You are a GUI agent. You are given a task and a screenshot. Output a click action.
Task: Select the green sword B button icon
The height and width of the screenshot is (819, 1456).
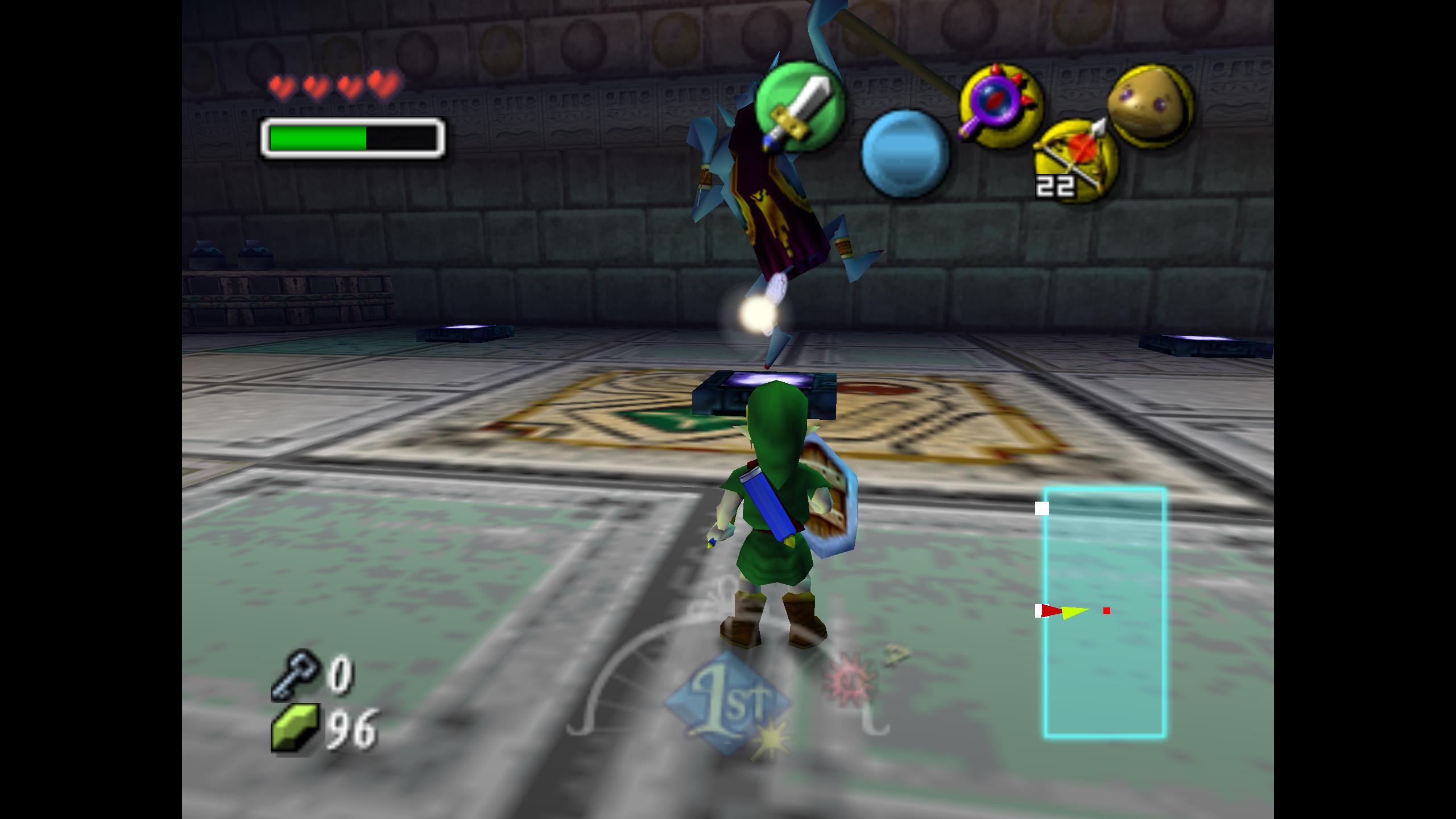(799, 107)
